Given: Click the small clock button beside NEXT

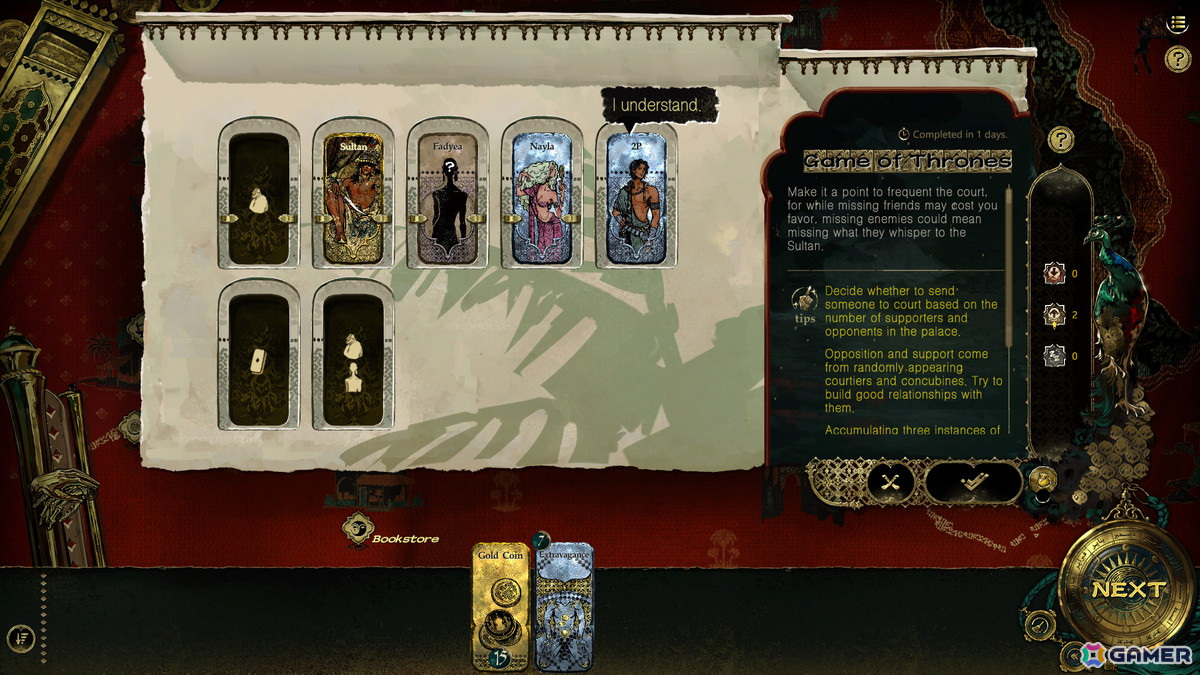Looking at the screenshot, I should [1041, 625].
